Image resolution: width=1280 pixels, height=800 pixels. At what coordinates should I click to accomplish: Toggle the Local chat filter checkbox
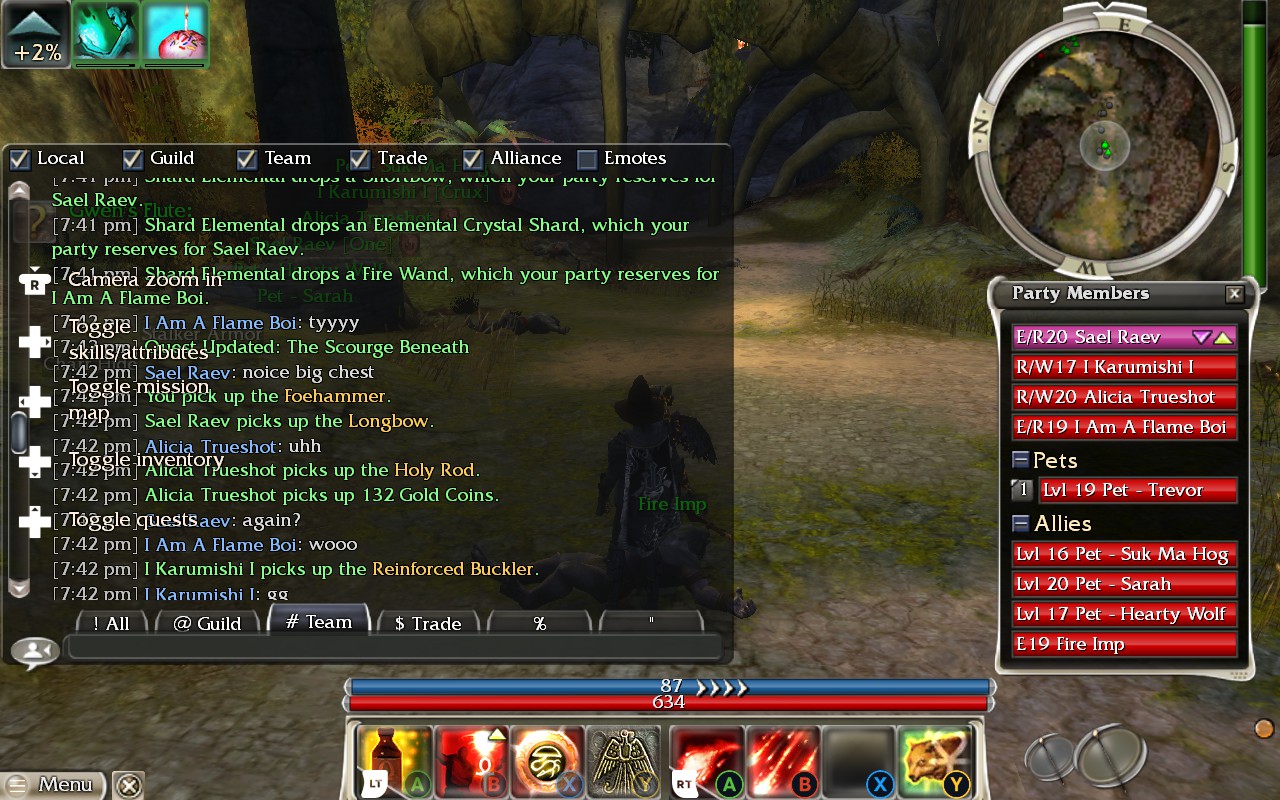[20, 159]
